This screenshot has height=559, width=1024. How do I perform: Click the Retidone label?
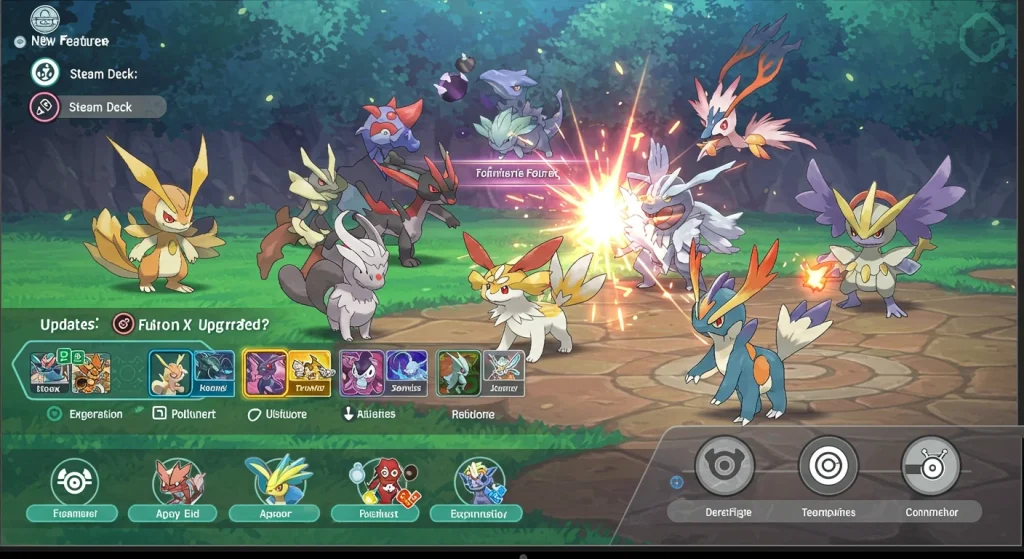tap(472, 413)
